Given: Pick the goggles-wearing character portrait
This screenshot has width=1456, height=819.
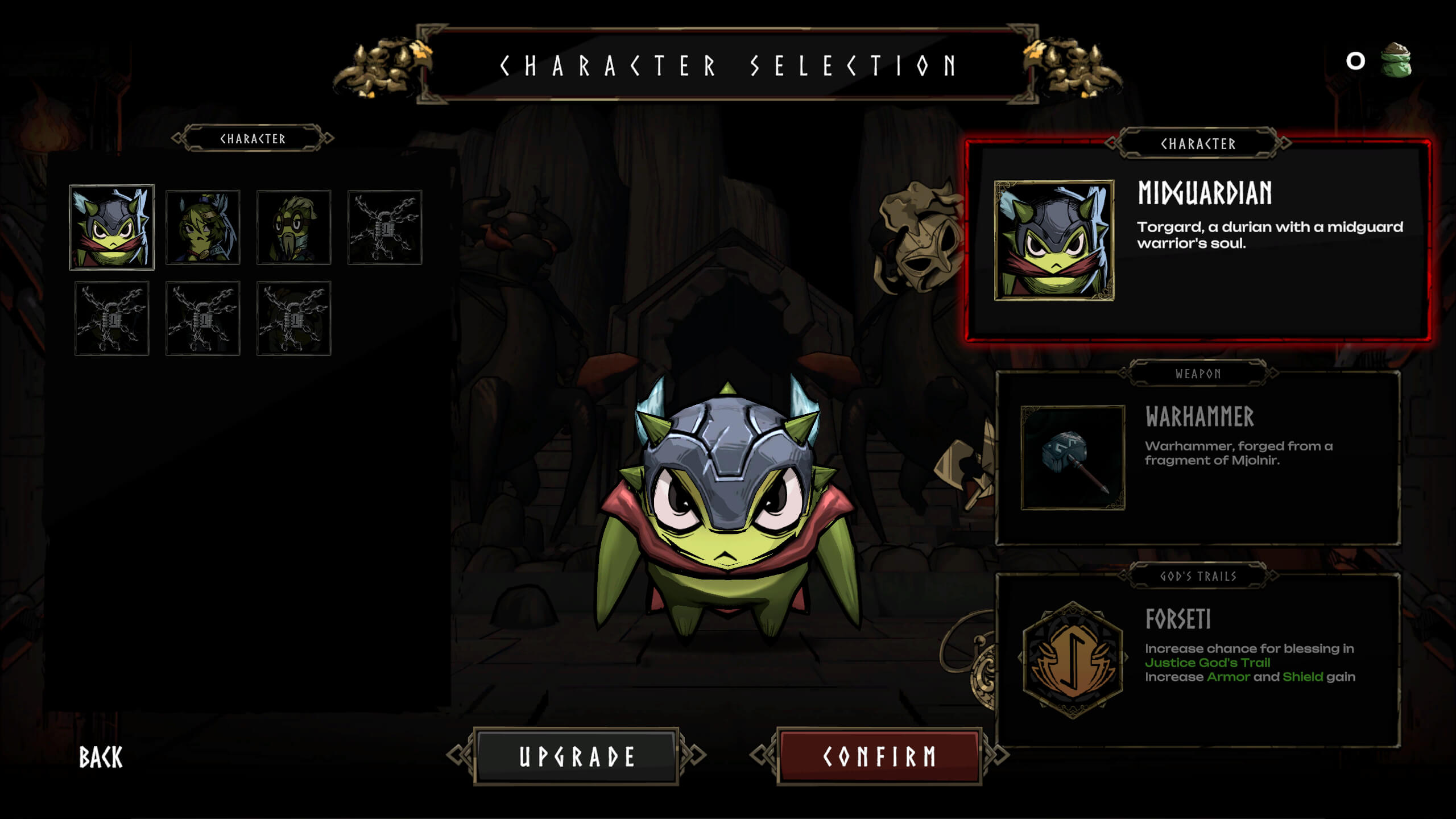Looking at the screenshot, I should click(294, 227).
